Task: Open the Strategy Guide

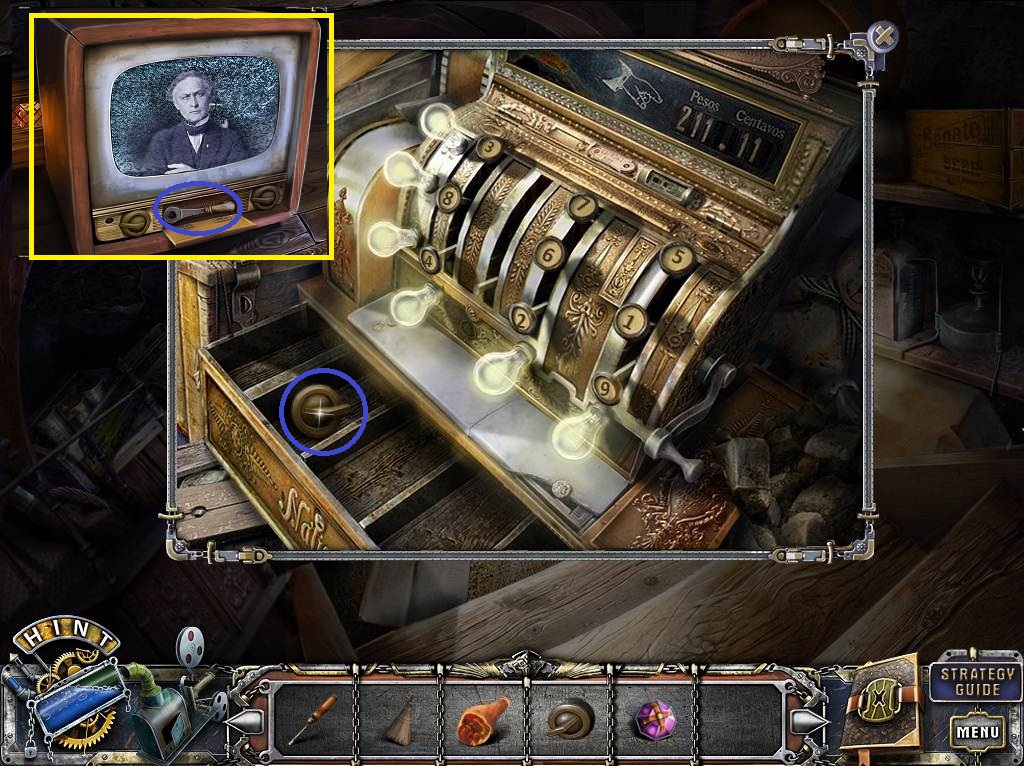Action: (x=977, y=681)
